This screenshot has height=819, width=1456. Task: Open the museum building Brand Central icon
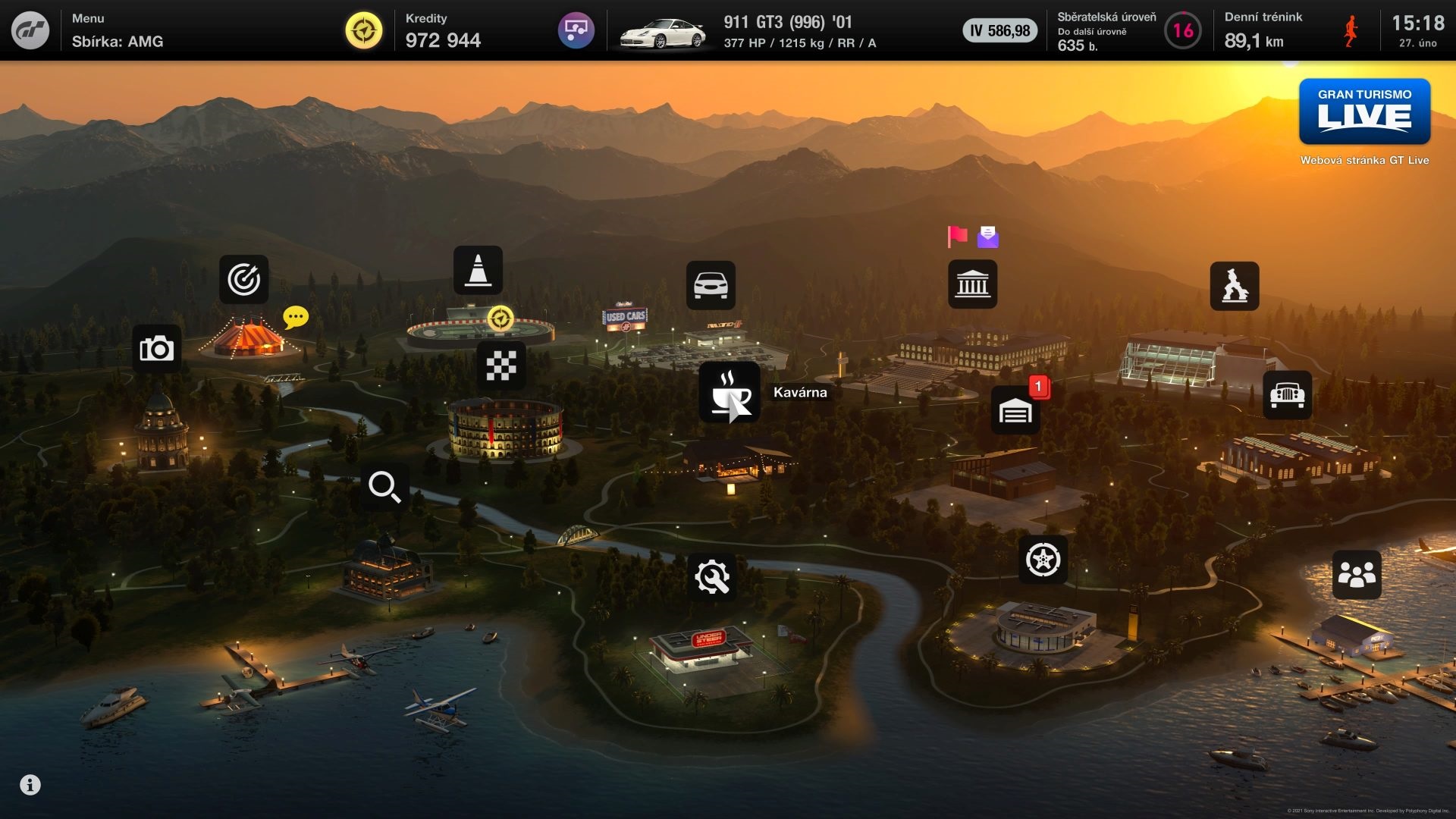(x=972, y=284)
